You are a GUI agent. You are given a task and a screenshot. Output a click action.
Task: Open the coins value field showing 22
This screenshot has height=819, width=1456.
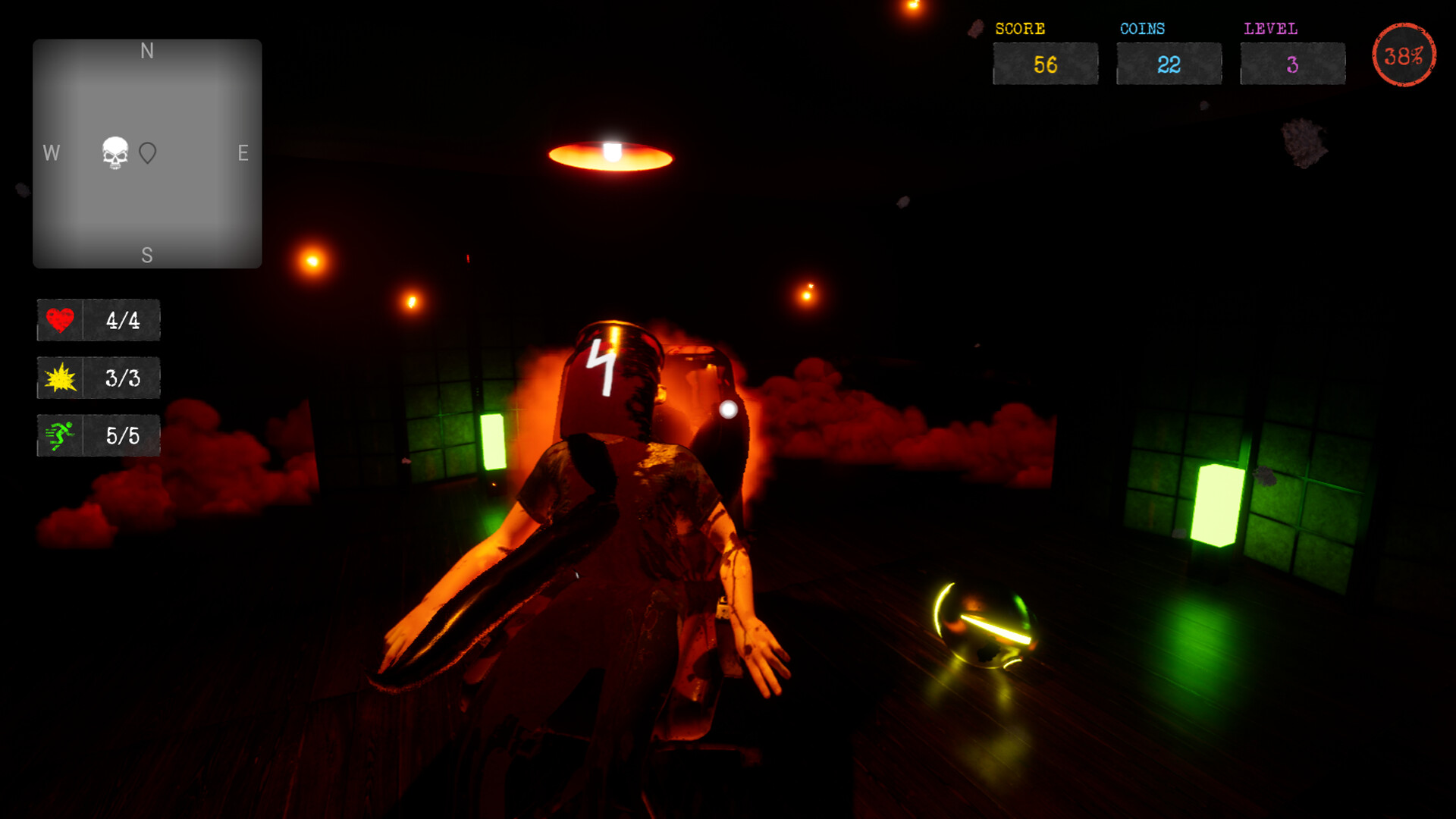tap(1169, 64)
